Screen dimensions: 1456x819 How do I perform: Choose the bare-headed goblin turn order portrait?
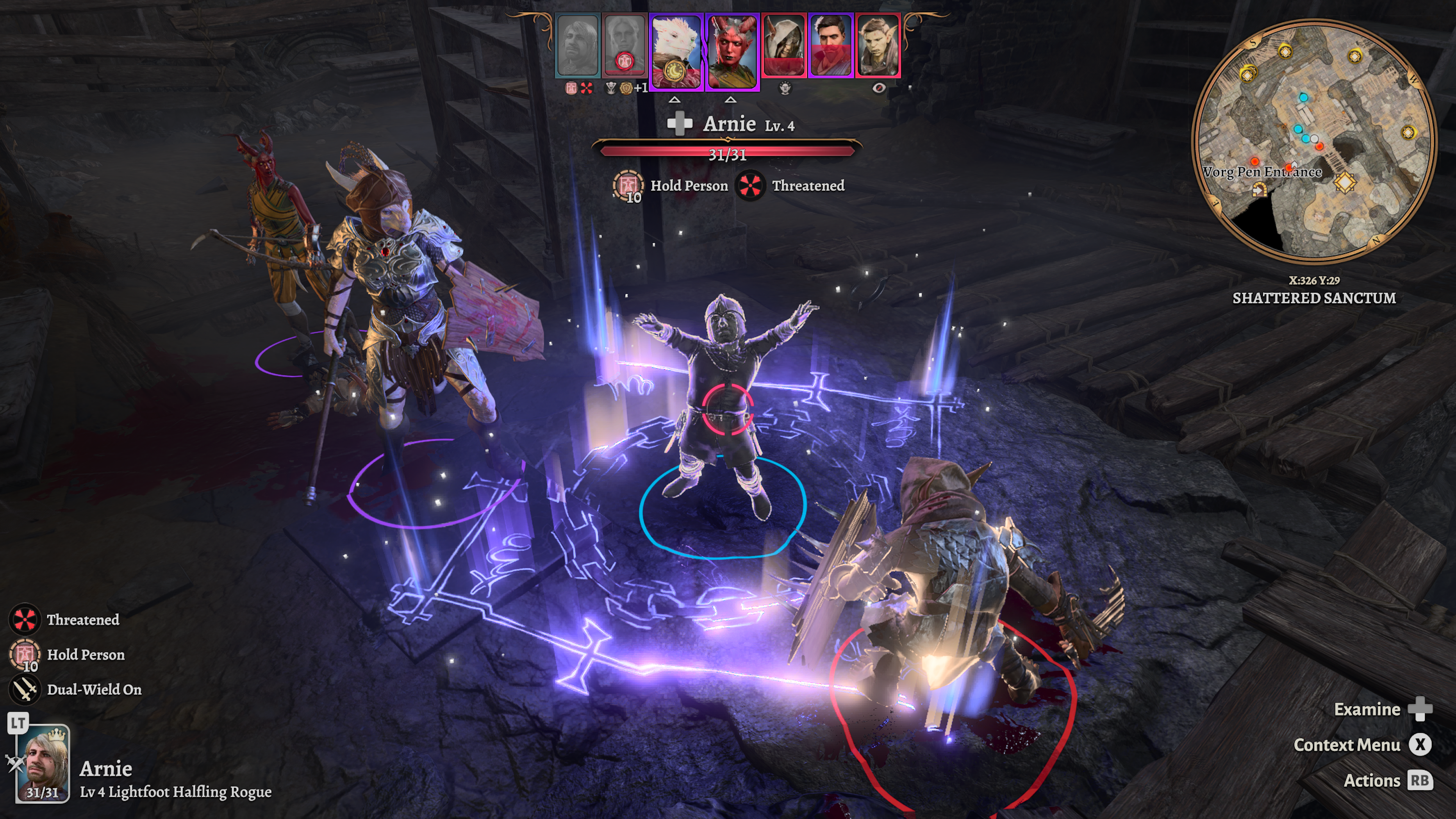click(878, 45)
